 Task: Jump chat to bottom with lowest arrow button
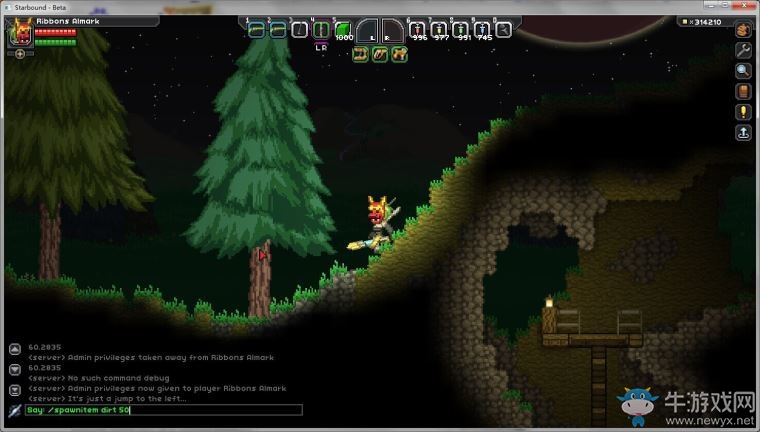14,389
